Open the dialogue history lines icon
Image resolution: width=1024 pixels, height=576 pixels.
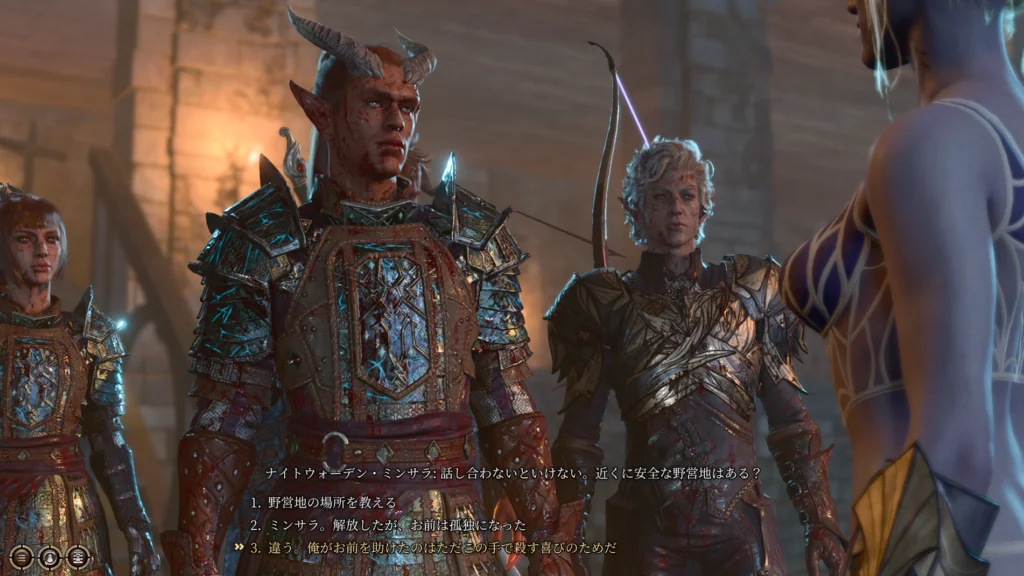22,557
